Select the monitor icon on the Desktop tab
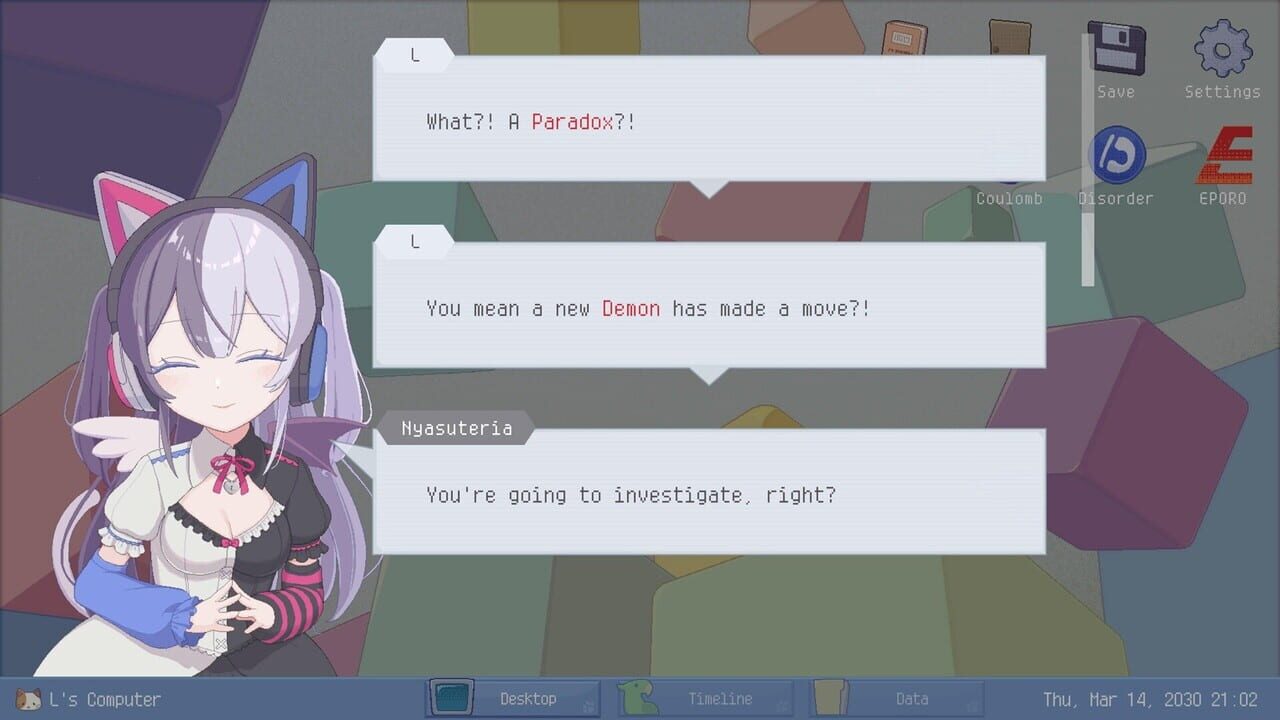1280x720 pixels. (451, 697)
